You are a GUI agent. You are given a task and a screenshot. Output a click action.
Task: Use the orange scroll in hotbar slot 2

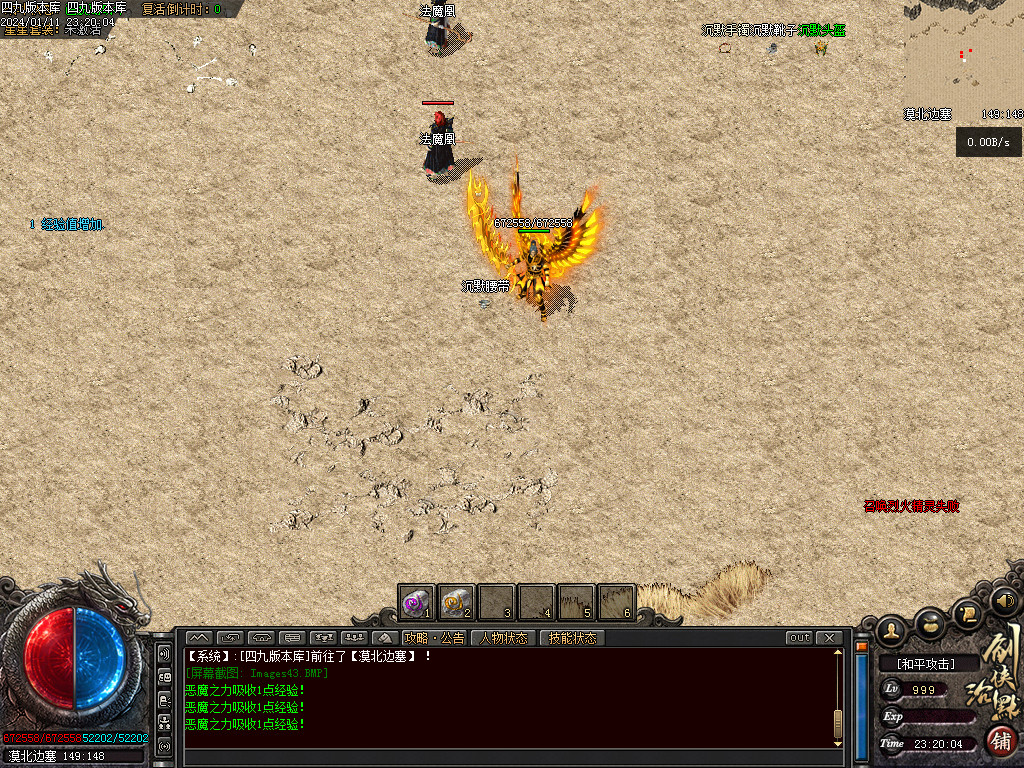[456, 603]
